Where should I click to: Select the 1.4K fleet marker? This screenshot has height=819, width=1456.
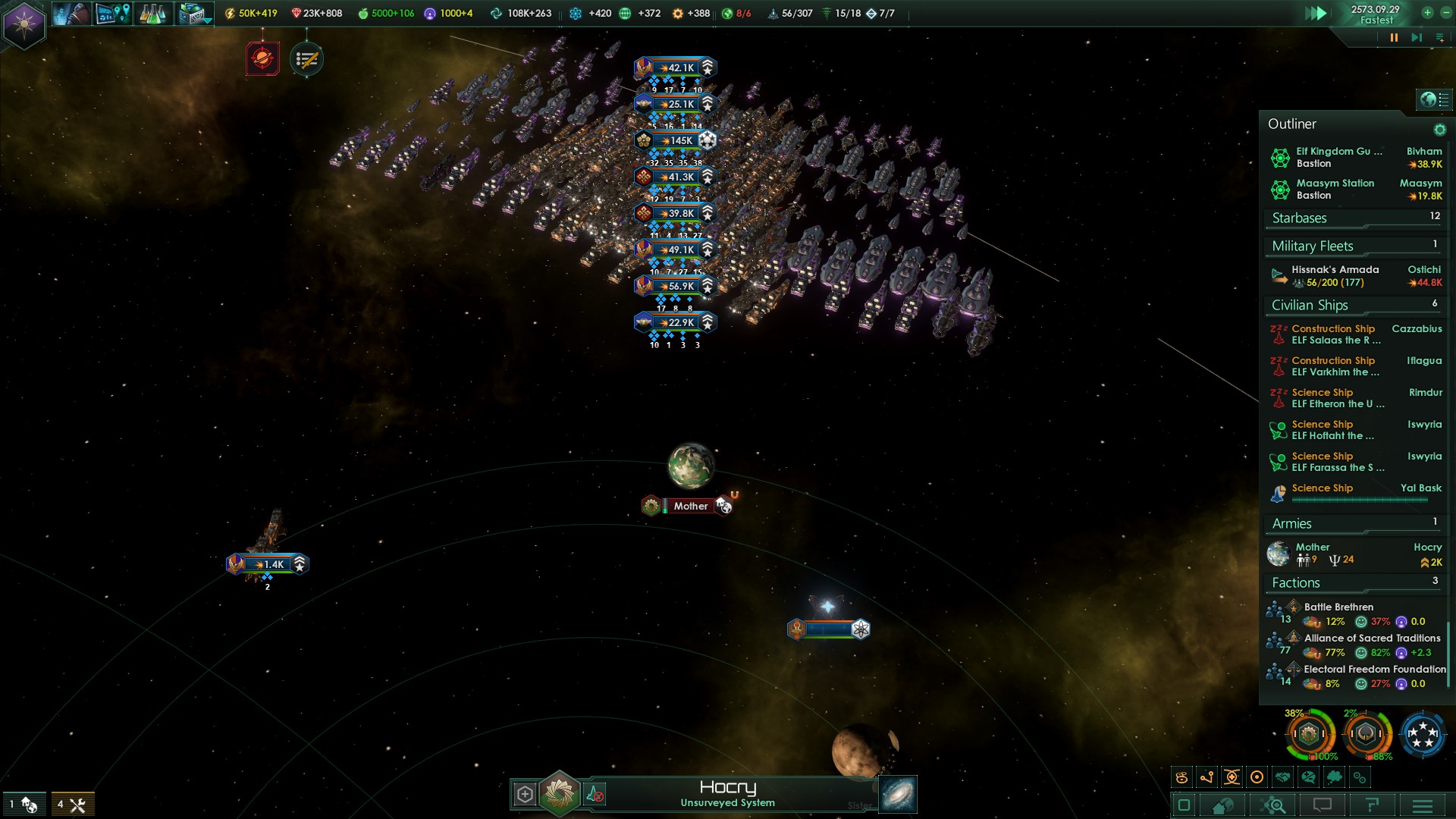(268, 564)
